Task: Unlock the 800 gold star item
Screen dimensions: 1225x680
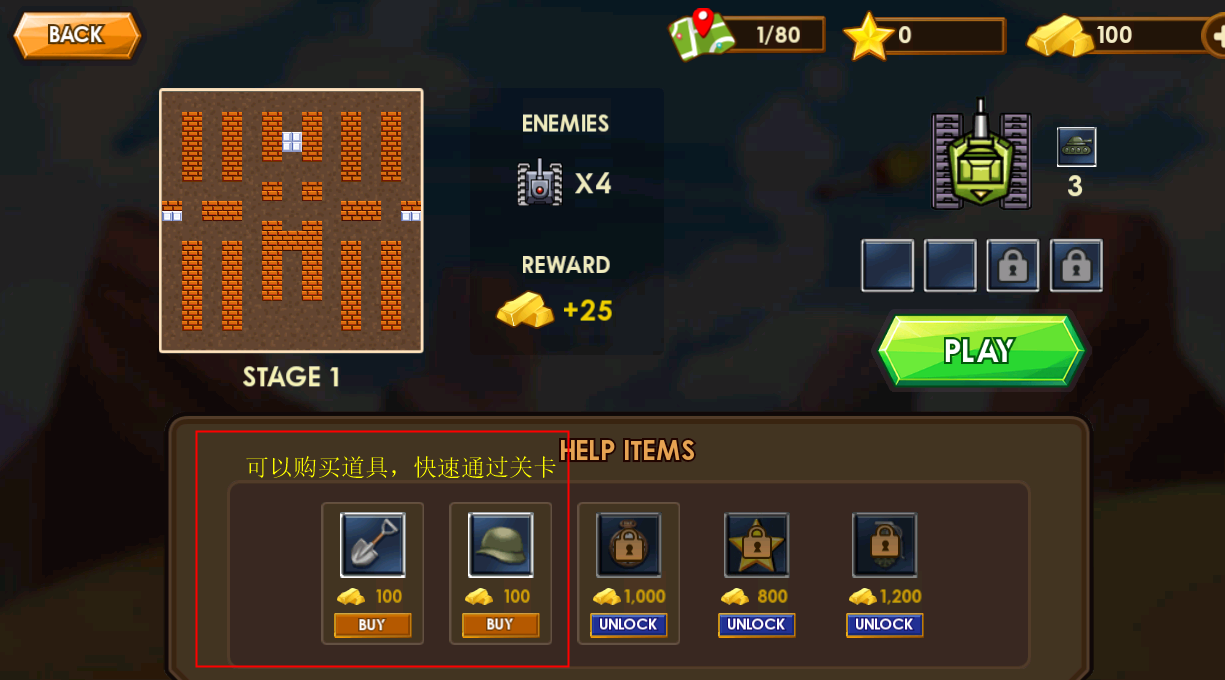Action: coord(756,625)
